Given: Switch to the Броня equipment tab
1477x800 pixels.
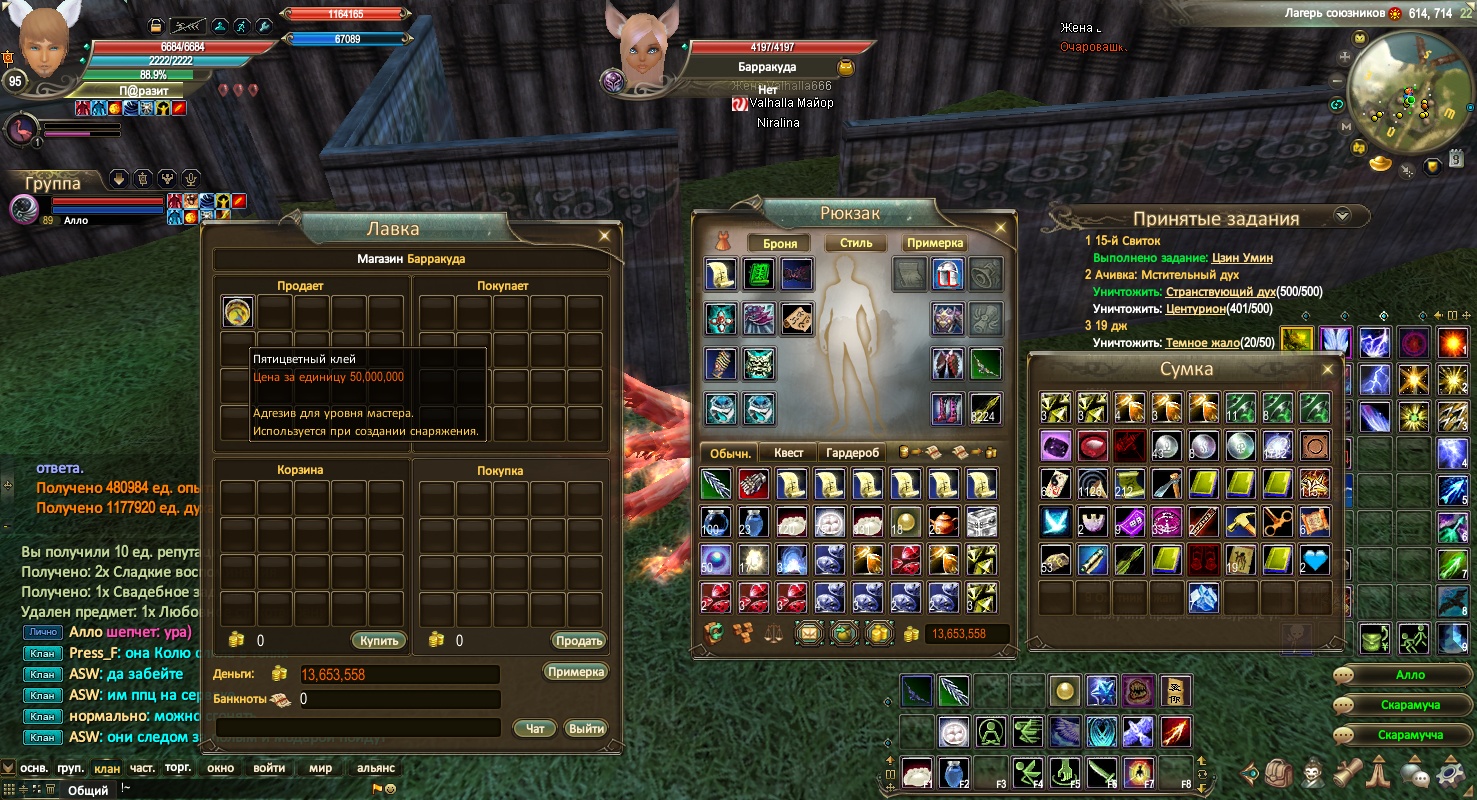Looking at the screenshot, I should [779, 243].
